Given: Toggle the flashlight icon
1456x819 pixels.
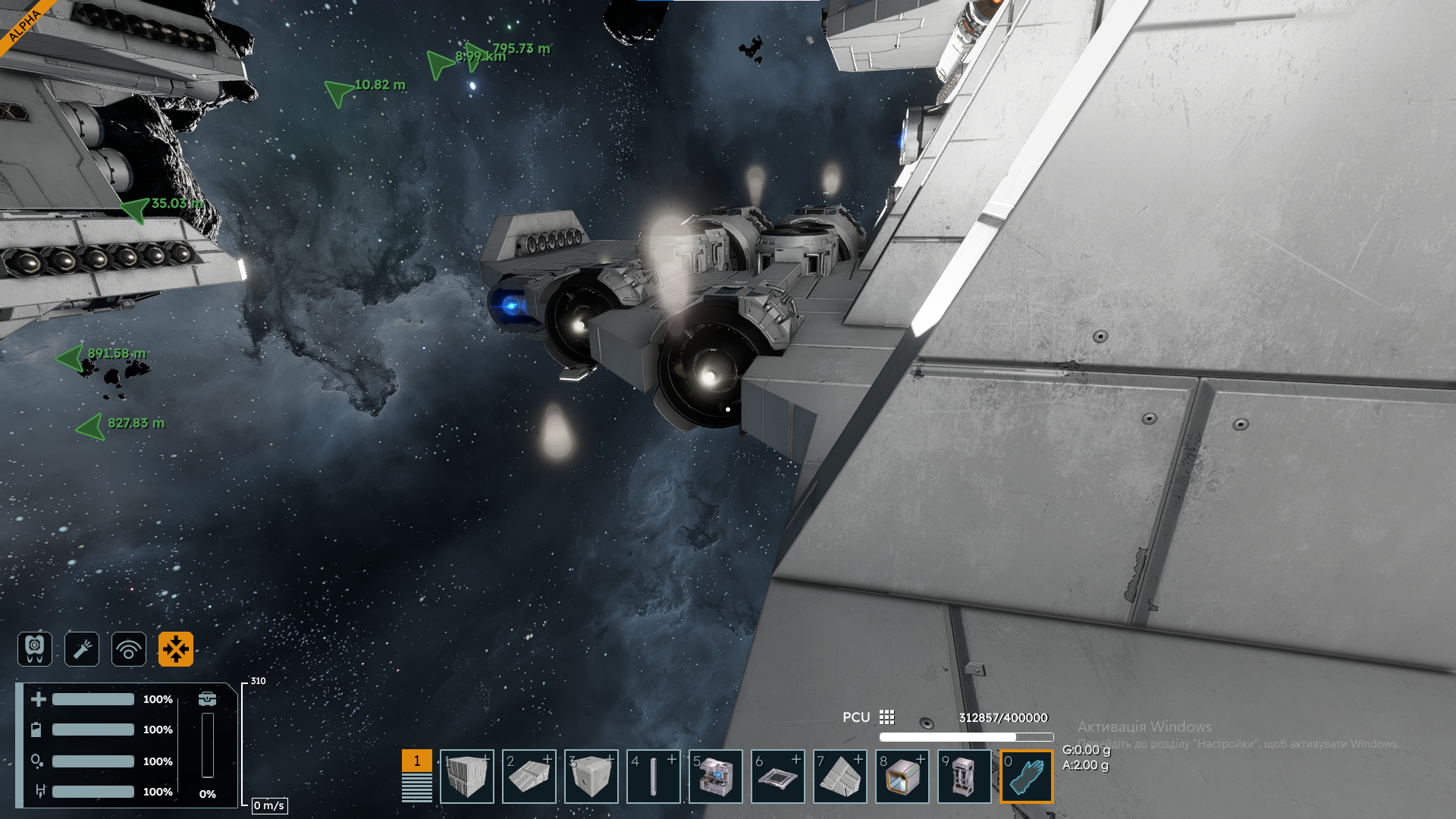Looking at the screenshot, I should click(x=82, y=649).
